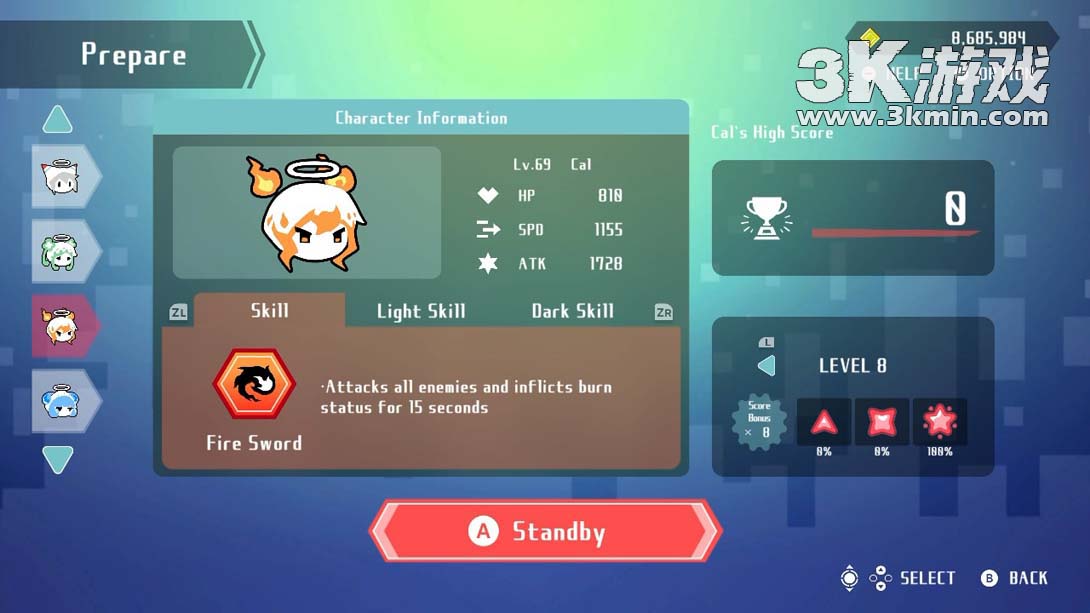Move up the character list arrow

click(x=58, y=121)
